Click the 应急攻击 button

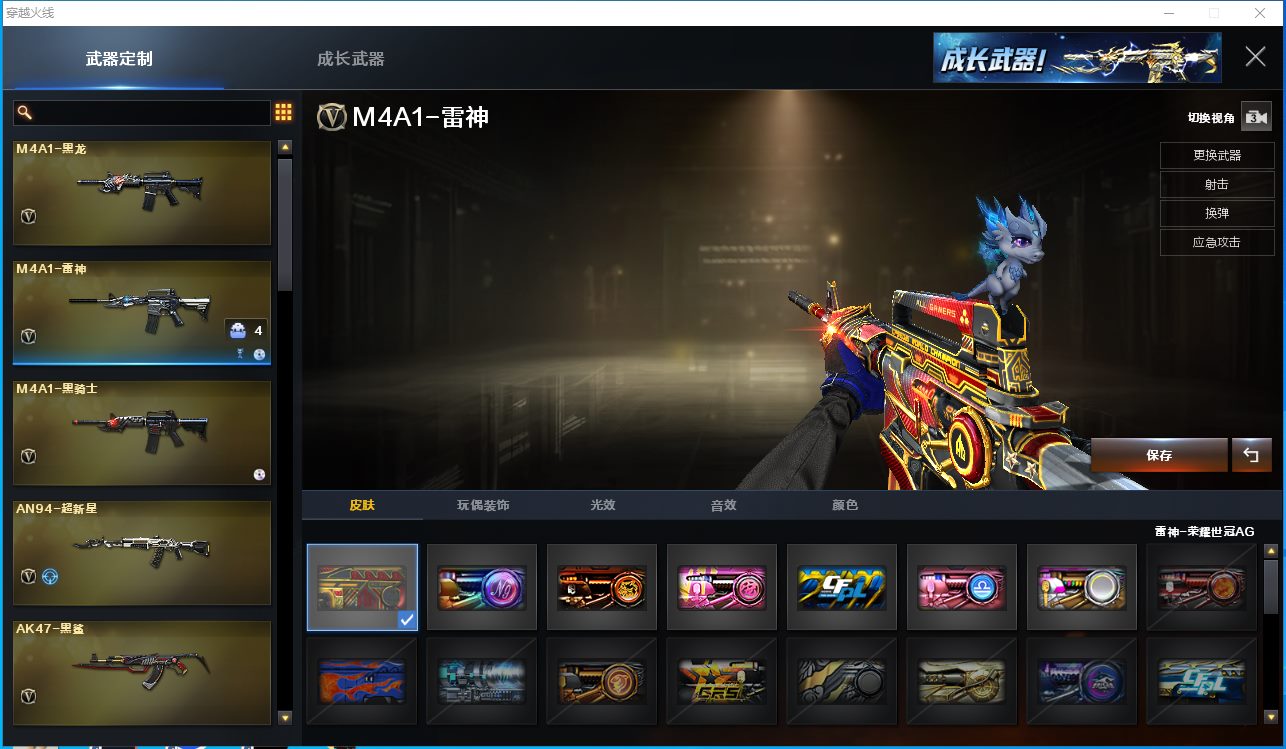pyautogui.click(x=1216, y=243)
